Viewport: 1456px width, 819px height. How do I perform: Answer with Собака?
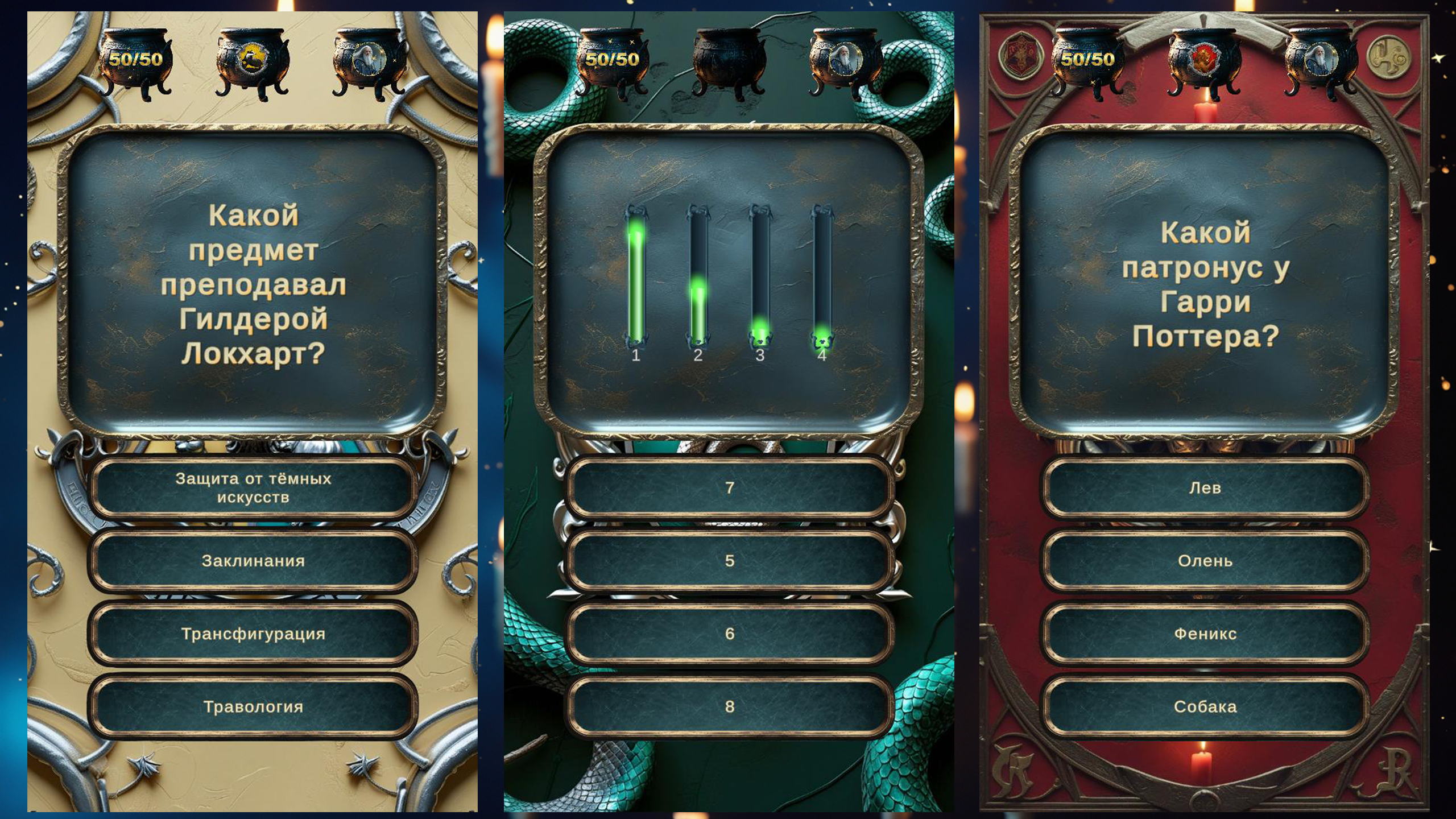(x=1205, y=706)
